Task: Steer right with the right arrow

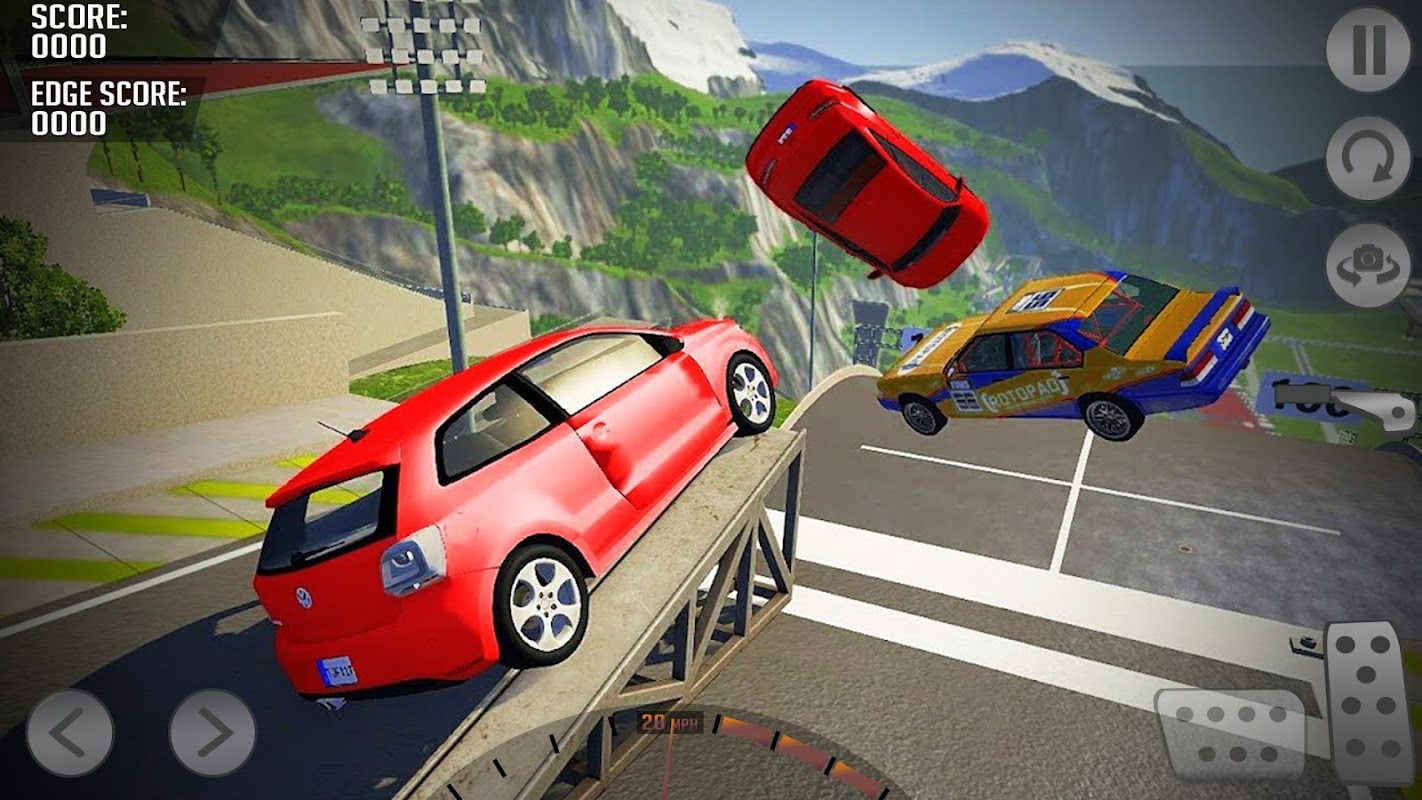Action: coord(212,732)
